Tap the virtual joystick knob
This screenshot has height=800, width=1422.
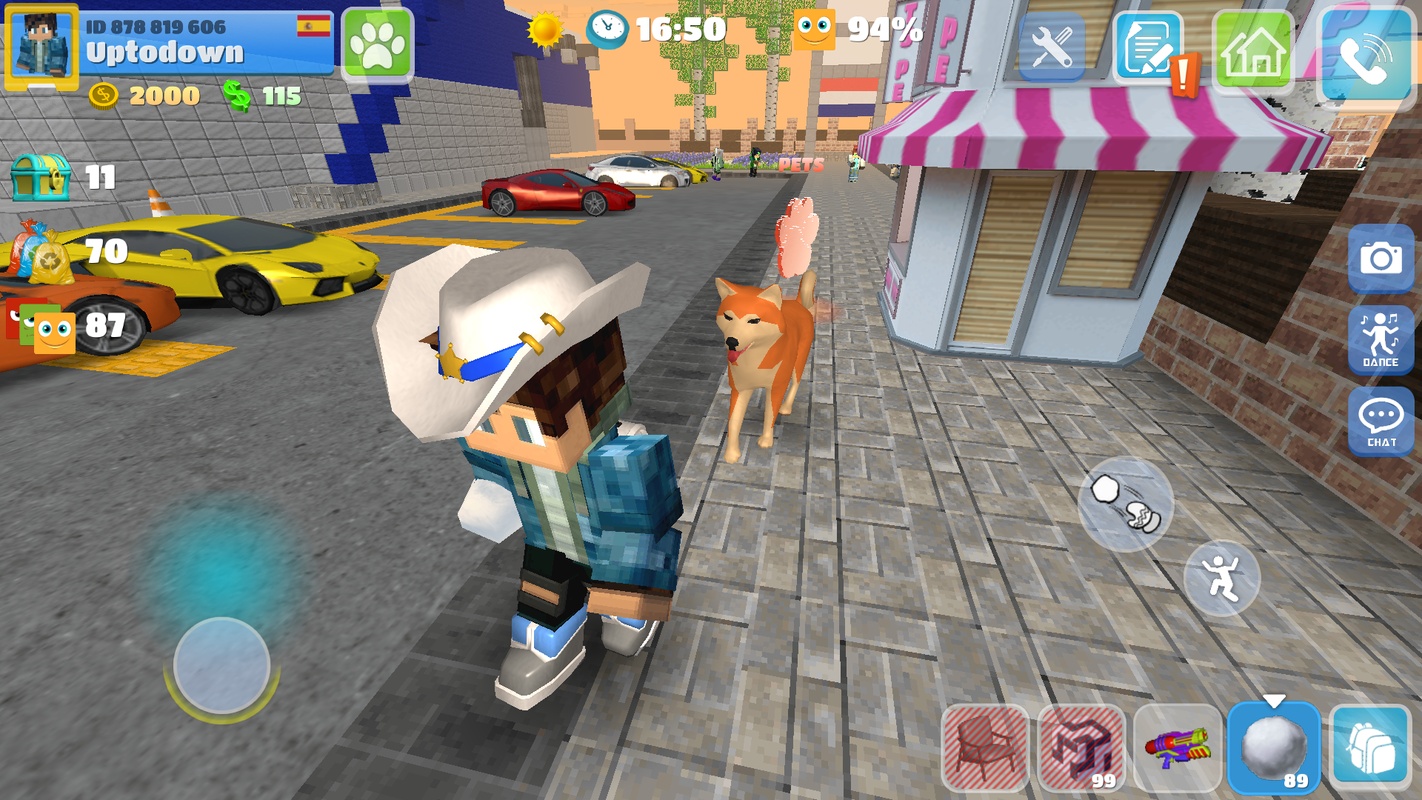[x=221, y=665]
